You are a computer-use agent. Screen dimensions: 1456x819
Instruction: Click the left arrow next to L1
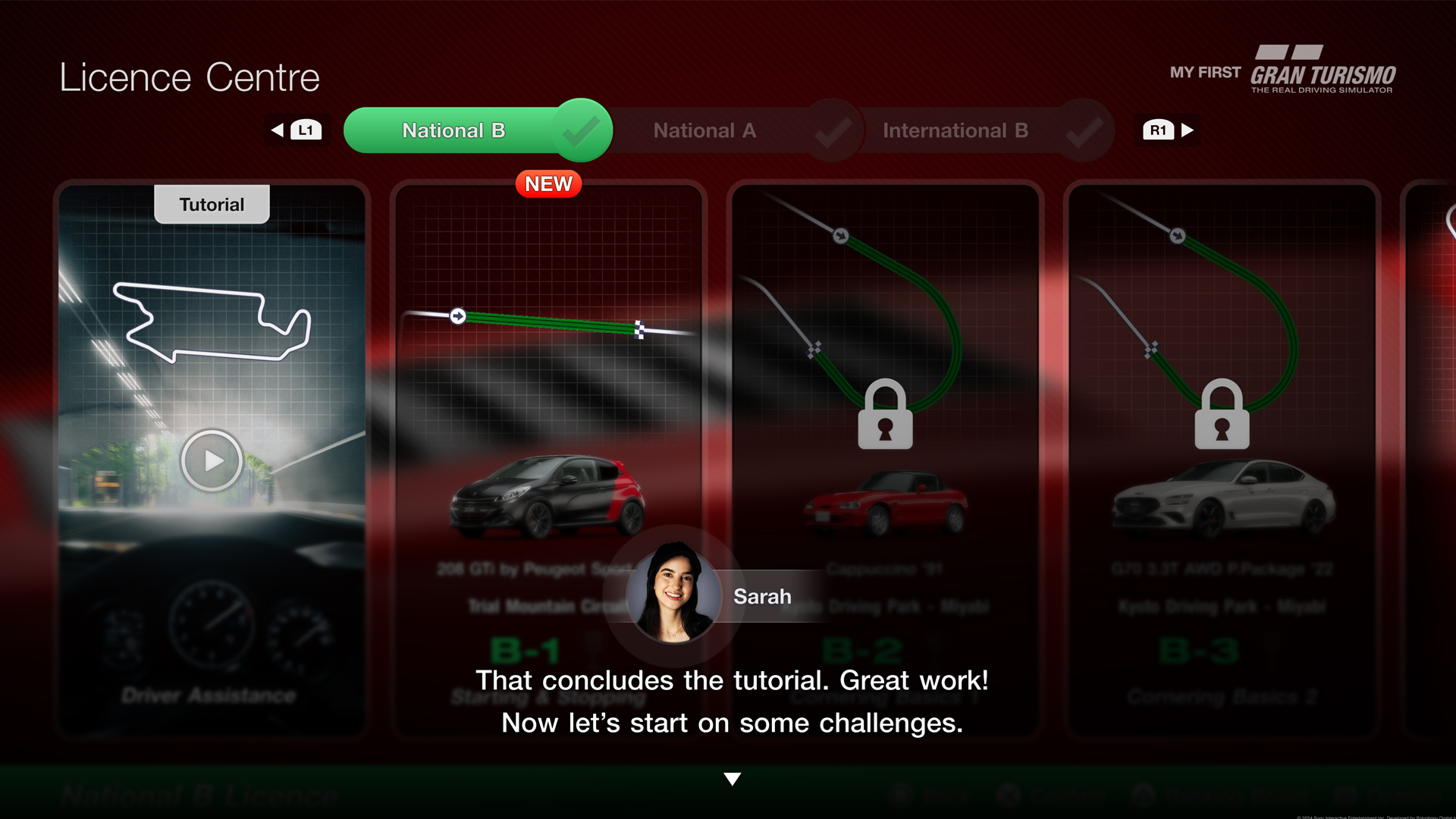(277, 130)
